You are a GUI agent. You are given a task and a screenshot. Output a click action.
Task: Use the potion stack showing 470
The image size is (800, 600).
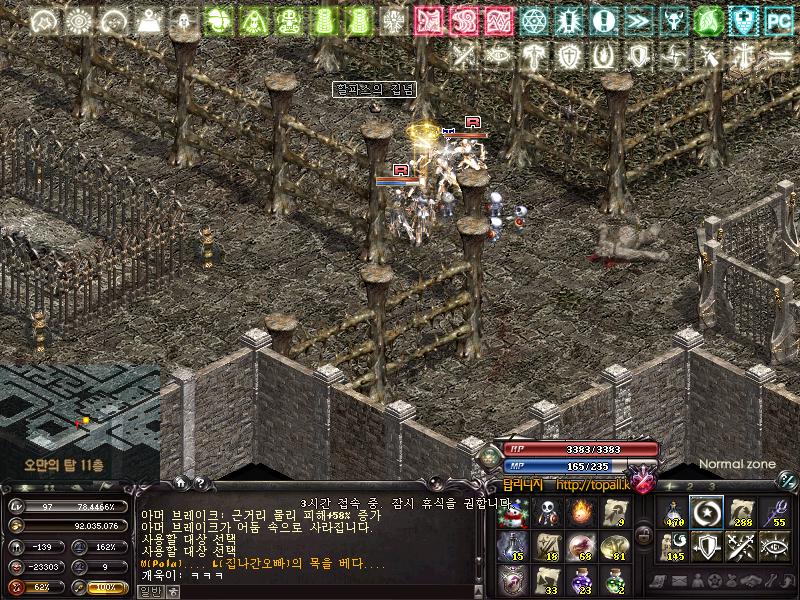pyautogui.click(x=674, y=512)
